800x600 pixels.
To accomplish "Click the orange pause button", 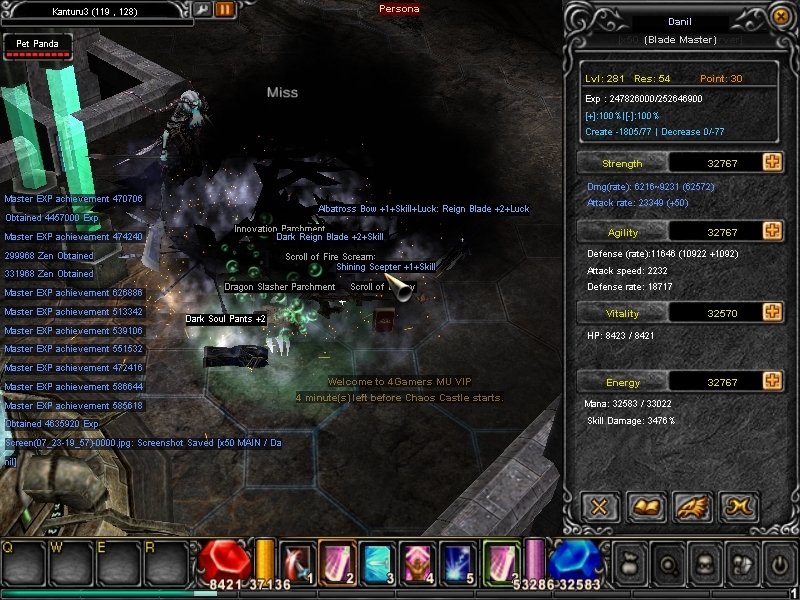I will click(x=224, y=10).
